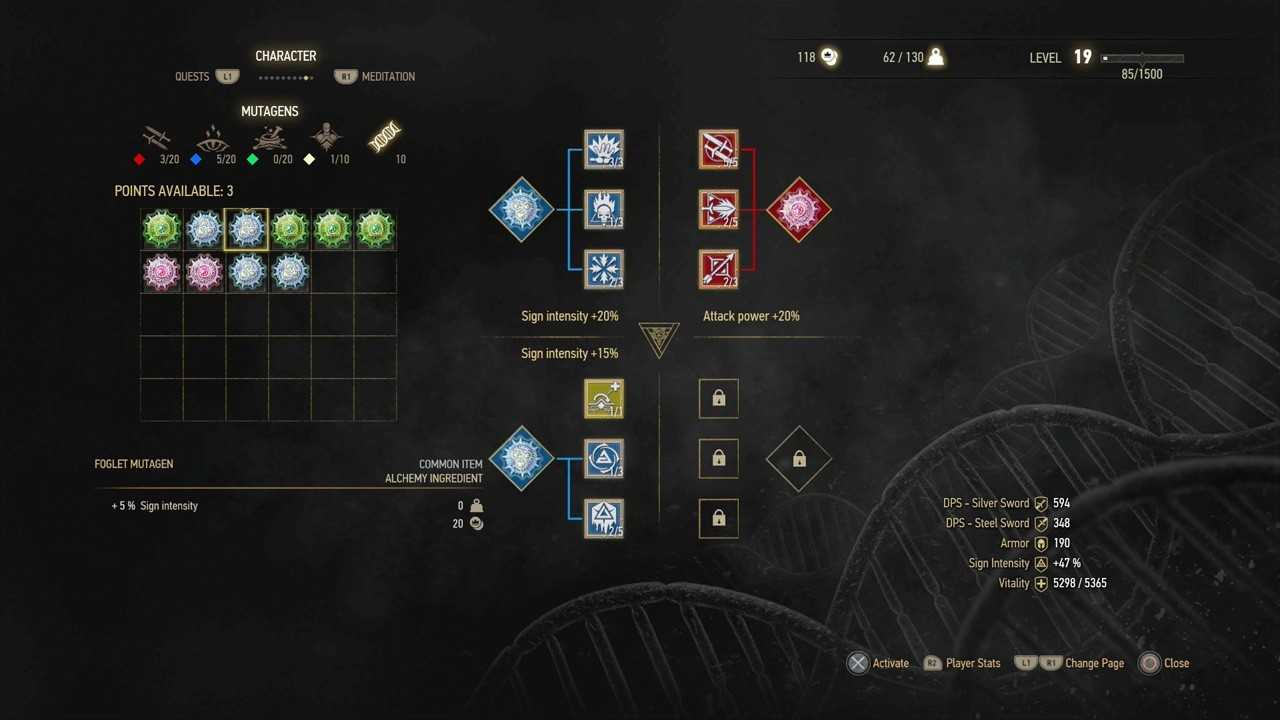Select the highlighted Foglet mutagen in the grid
This screenshot has width=1280, height=720.
[247, 229]
